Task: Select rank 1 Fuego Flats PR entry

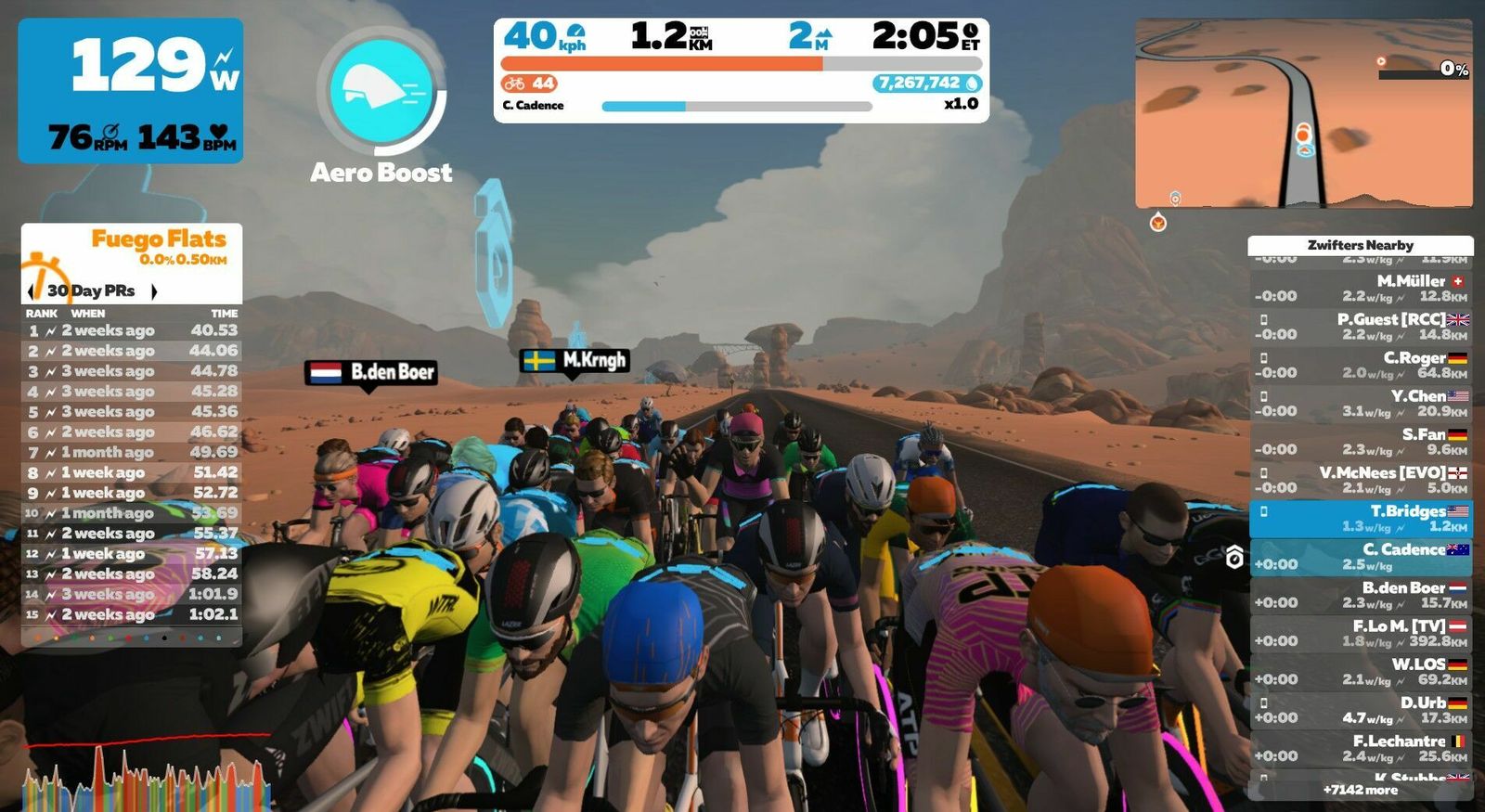Action: click(x=132, y=330)
